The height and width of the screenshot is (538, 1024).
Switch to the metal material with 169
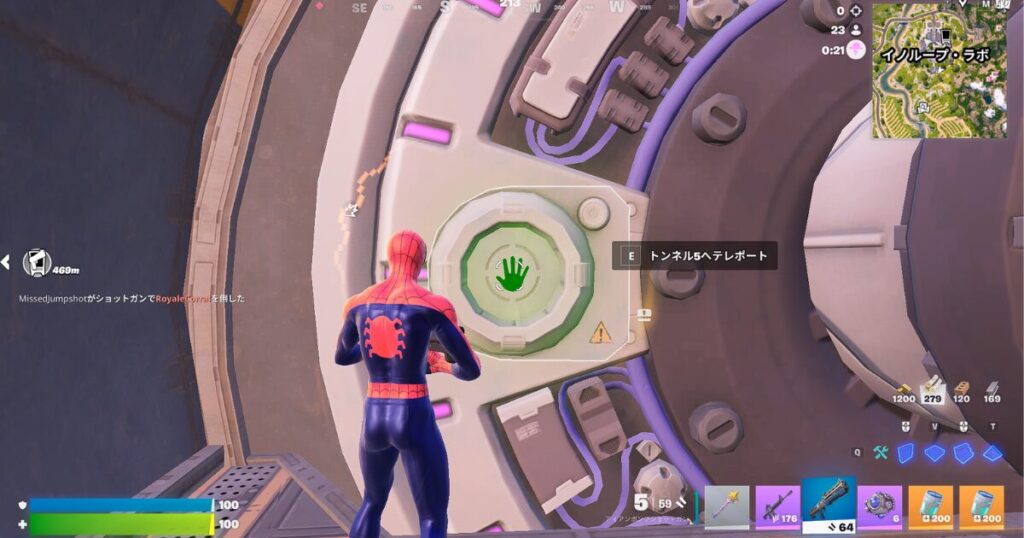tap(992, 389)
